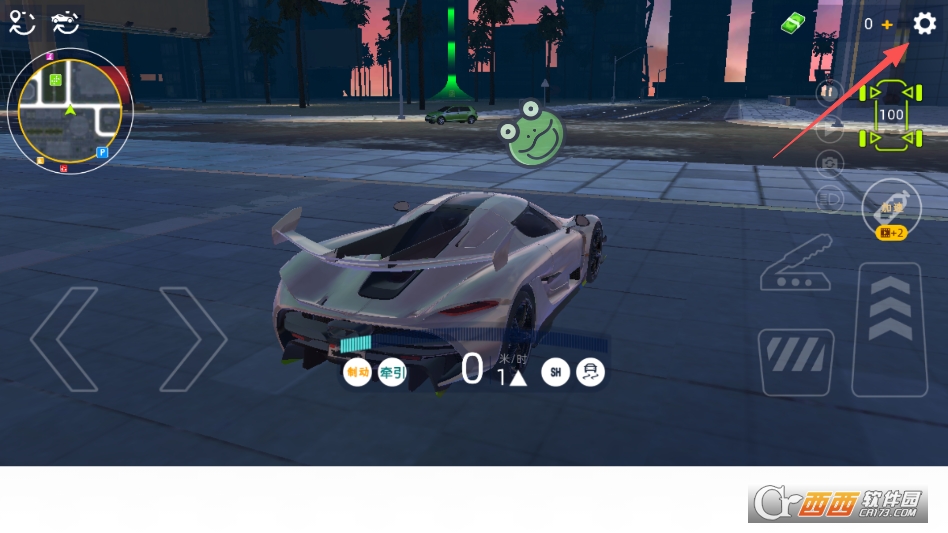The width and height of the screenshot is (948, 533).
Task: Pull the handbrake lever
Action: [x=796, y=263]
